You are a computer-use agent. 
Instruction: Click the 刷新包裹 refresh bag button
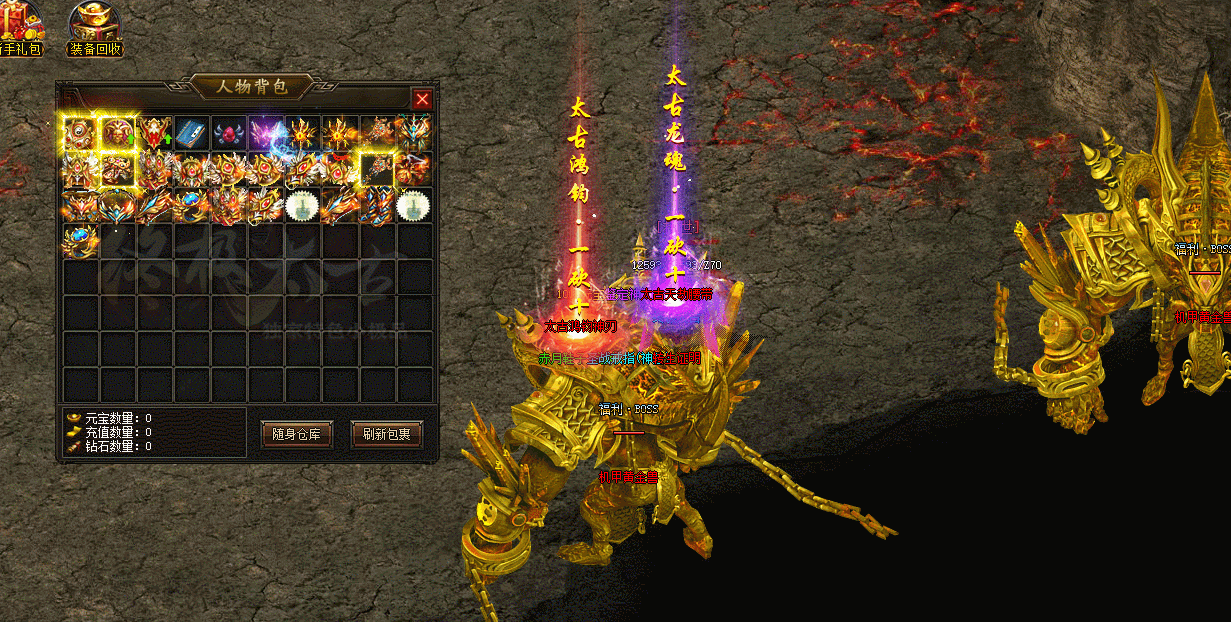pos(387,434)
